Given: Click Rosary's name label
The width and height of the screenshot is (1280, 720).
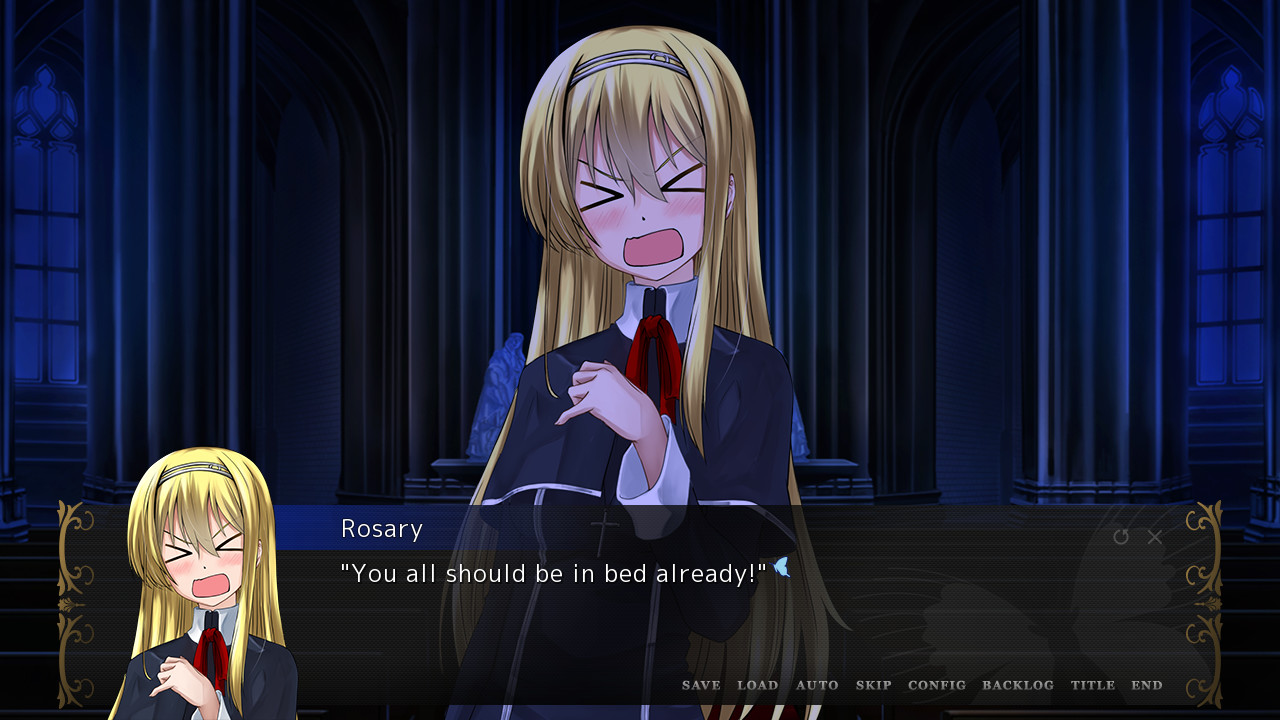Looking at the screenshot, I should tap(381, 529).
